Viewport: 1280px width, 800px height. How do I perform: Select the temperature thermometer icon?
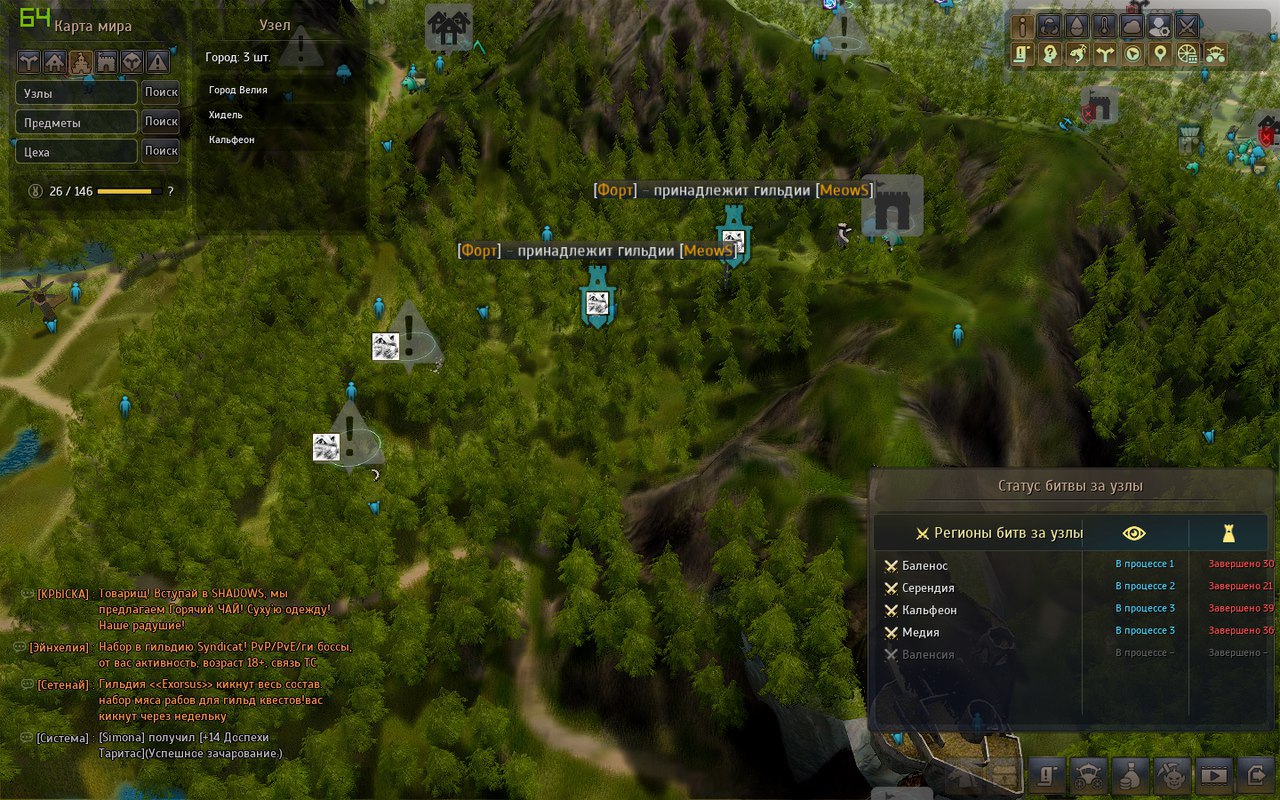coord(1103,26)
